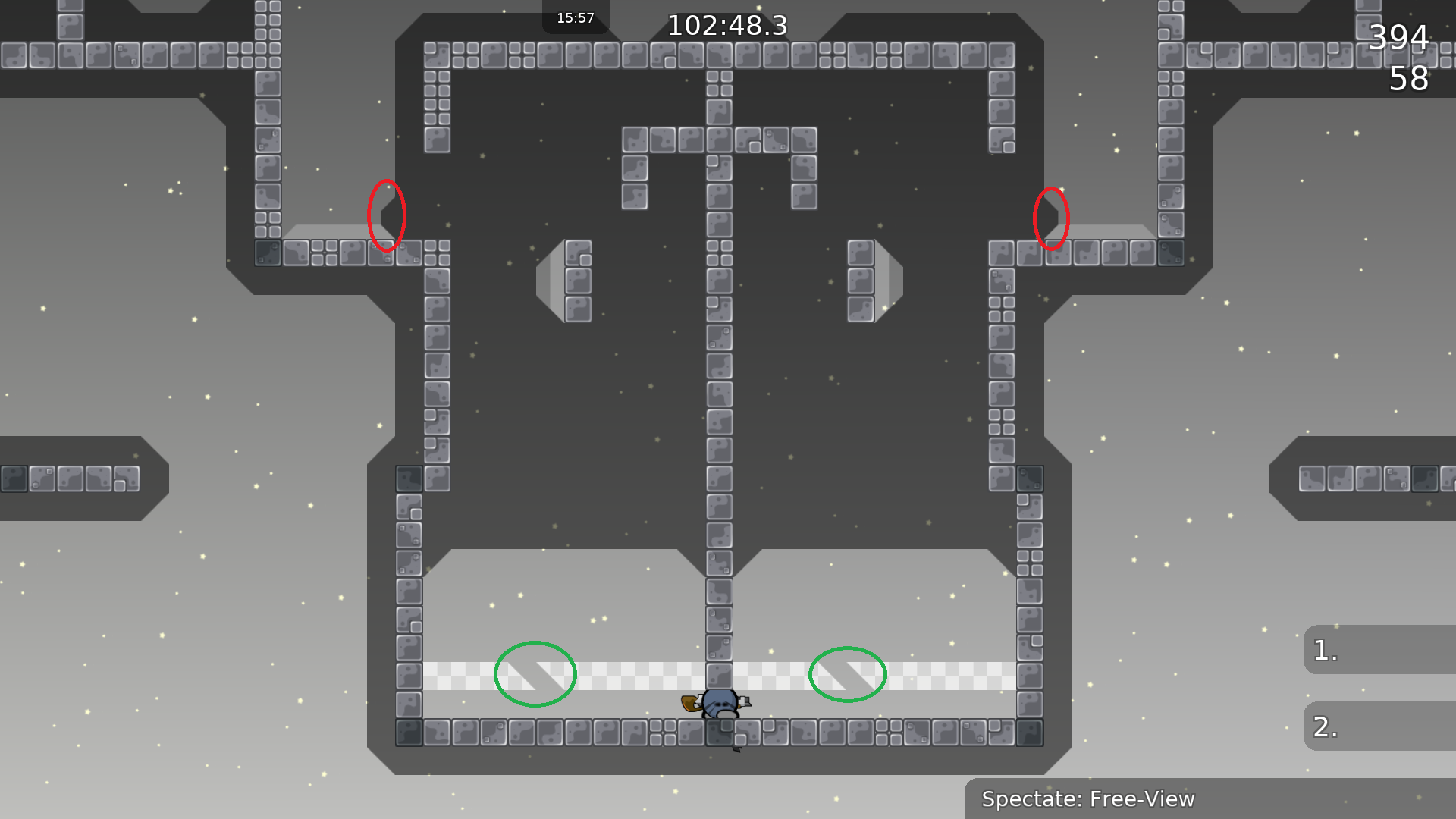The width and height of the screenshot is (1456, 819).
Task: Click the left green circle on the finish line
Action: (535, 675)
